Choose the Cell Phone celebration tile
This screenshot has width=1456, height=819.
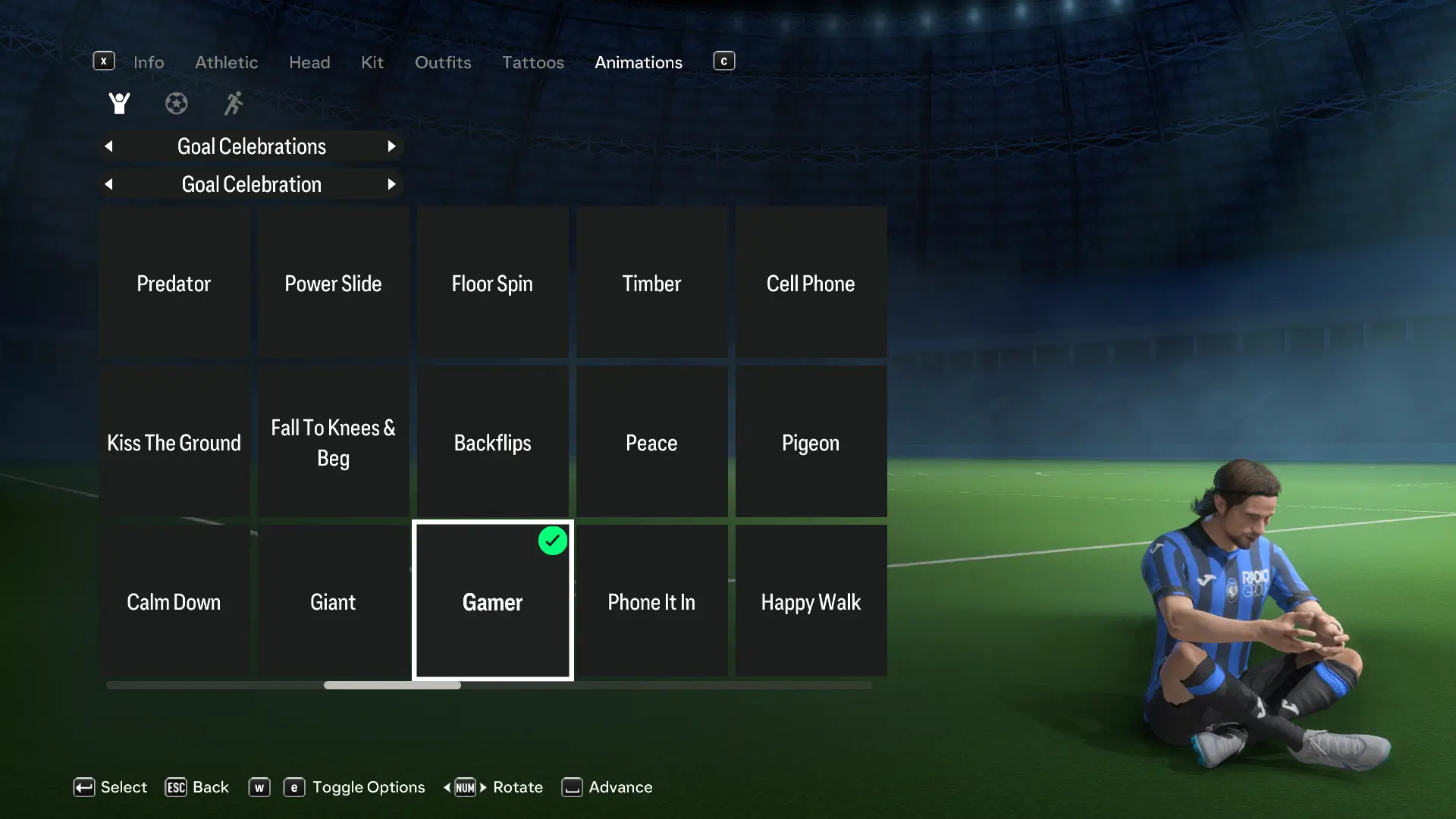[811, 283]
